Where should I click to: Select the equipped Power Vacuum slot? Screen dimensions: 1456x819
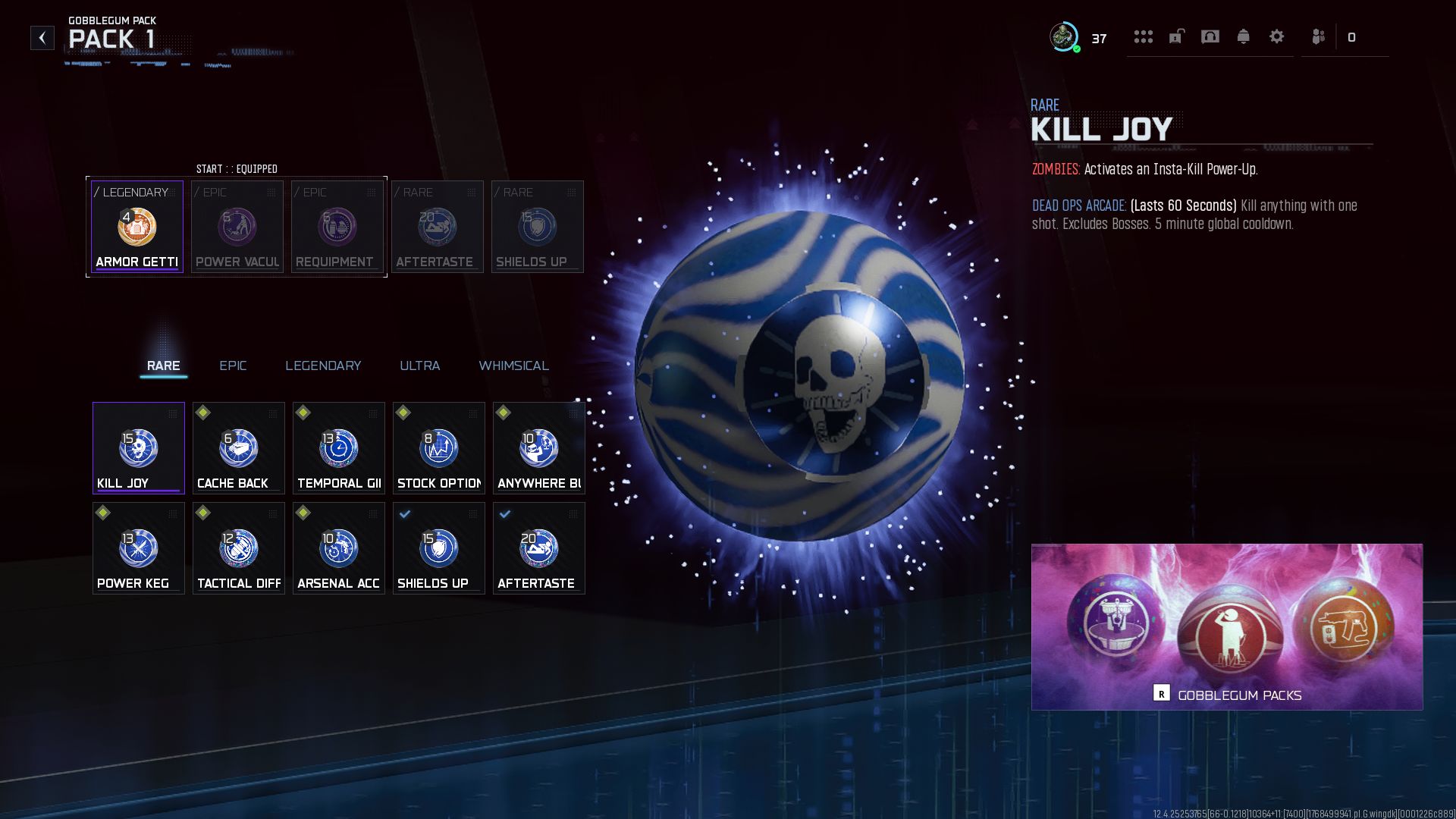(x=237, y=227)
